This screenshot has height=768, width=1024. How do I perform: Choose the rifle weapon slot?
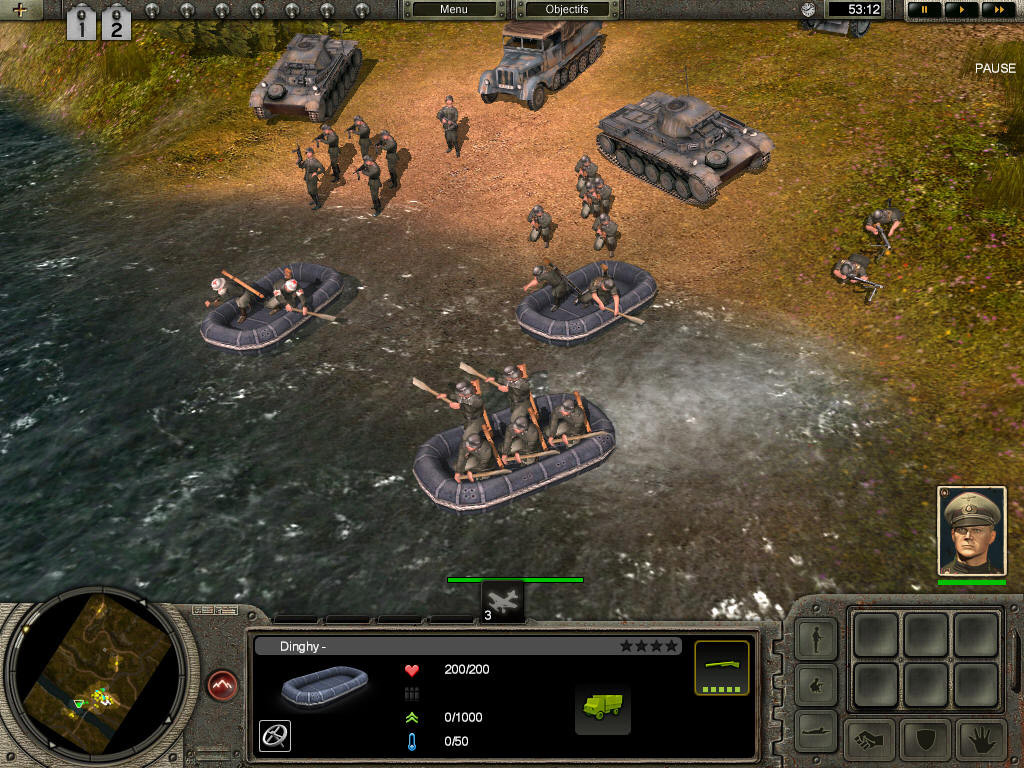(721, 667)
